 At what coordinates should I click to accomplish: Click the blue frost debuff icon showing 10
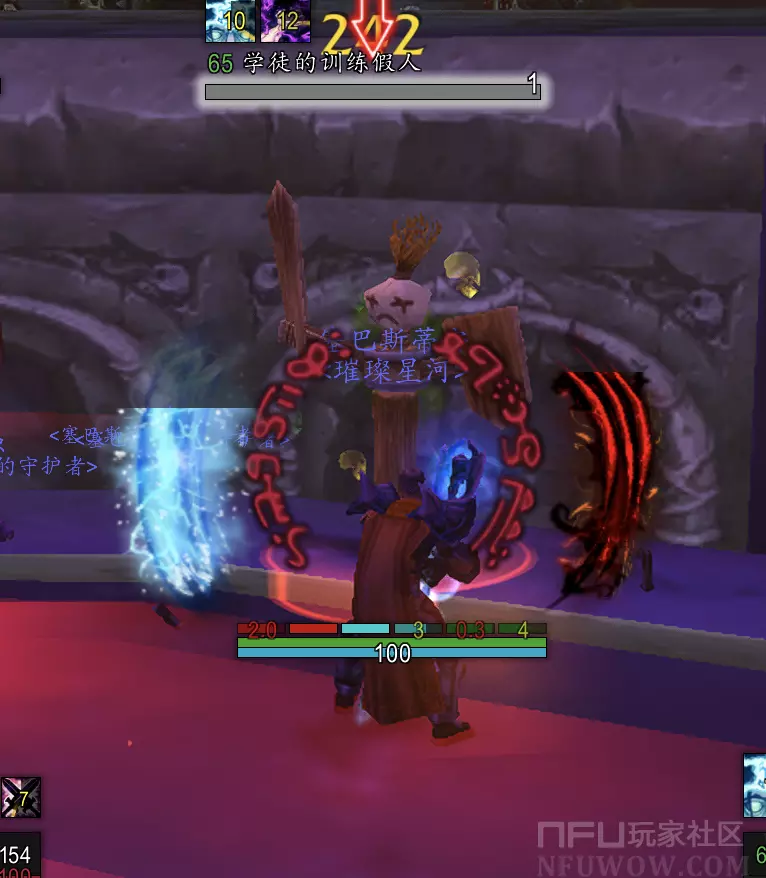click(229, 20)
